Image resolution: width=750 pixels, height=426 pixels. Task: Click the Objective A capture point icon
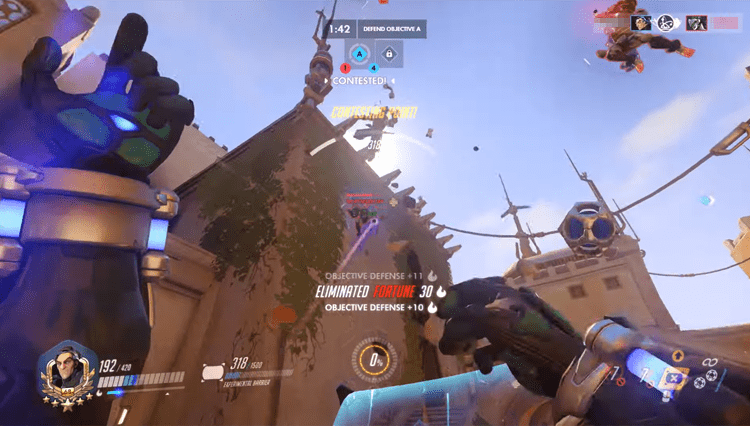360,54
